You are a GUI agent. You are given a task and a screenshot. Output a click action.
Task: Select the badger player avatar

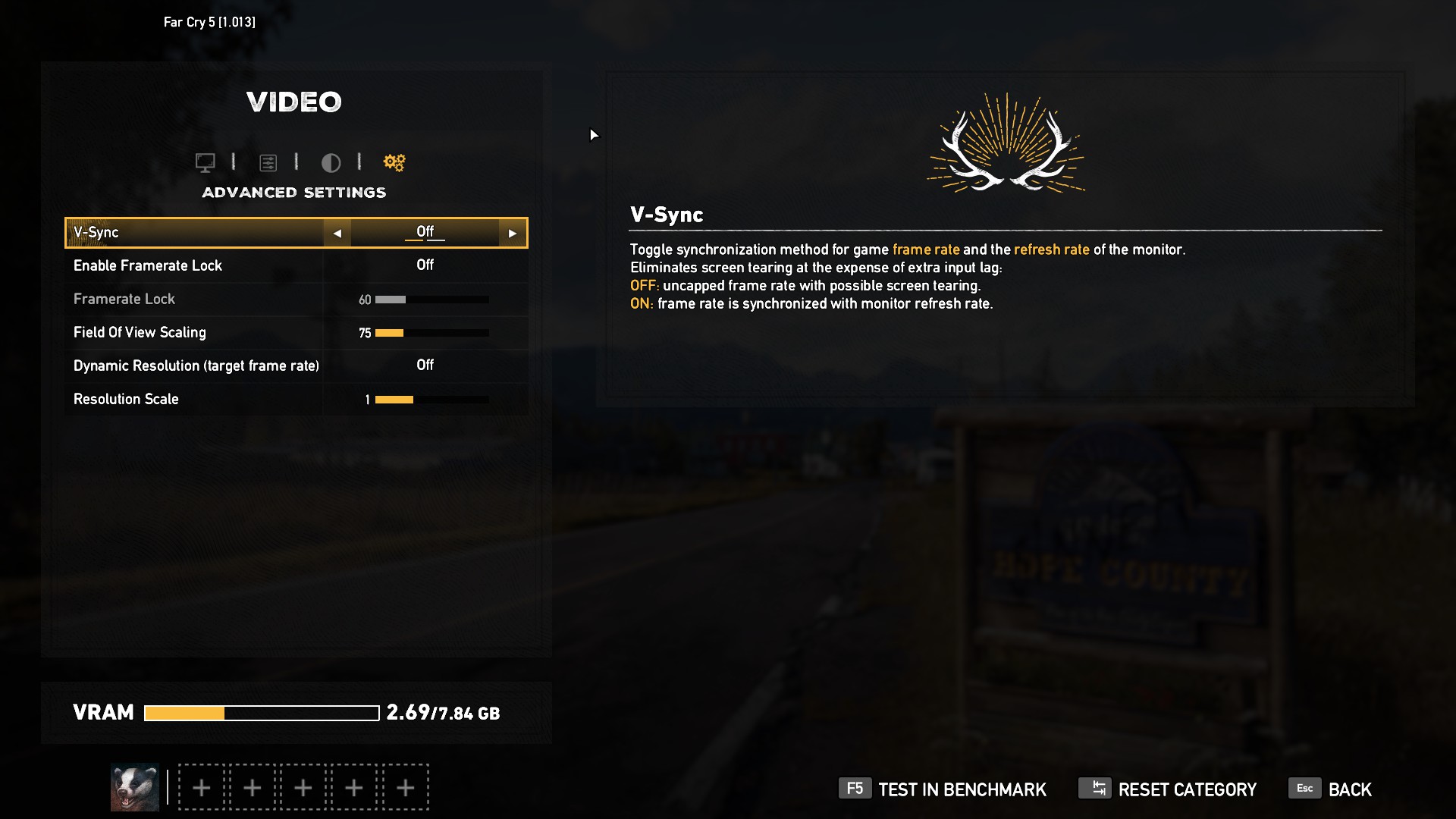135,787
